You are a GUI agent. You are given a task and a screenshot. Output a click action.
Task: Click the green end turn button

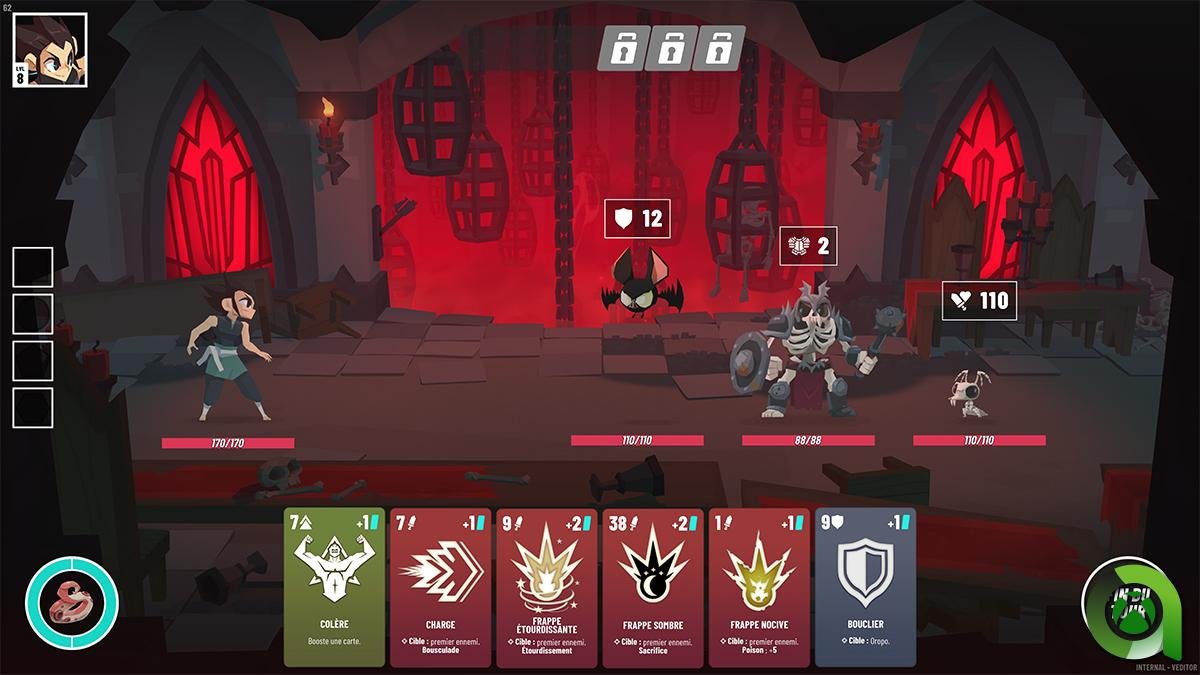pos(1128,603)
